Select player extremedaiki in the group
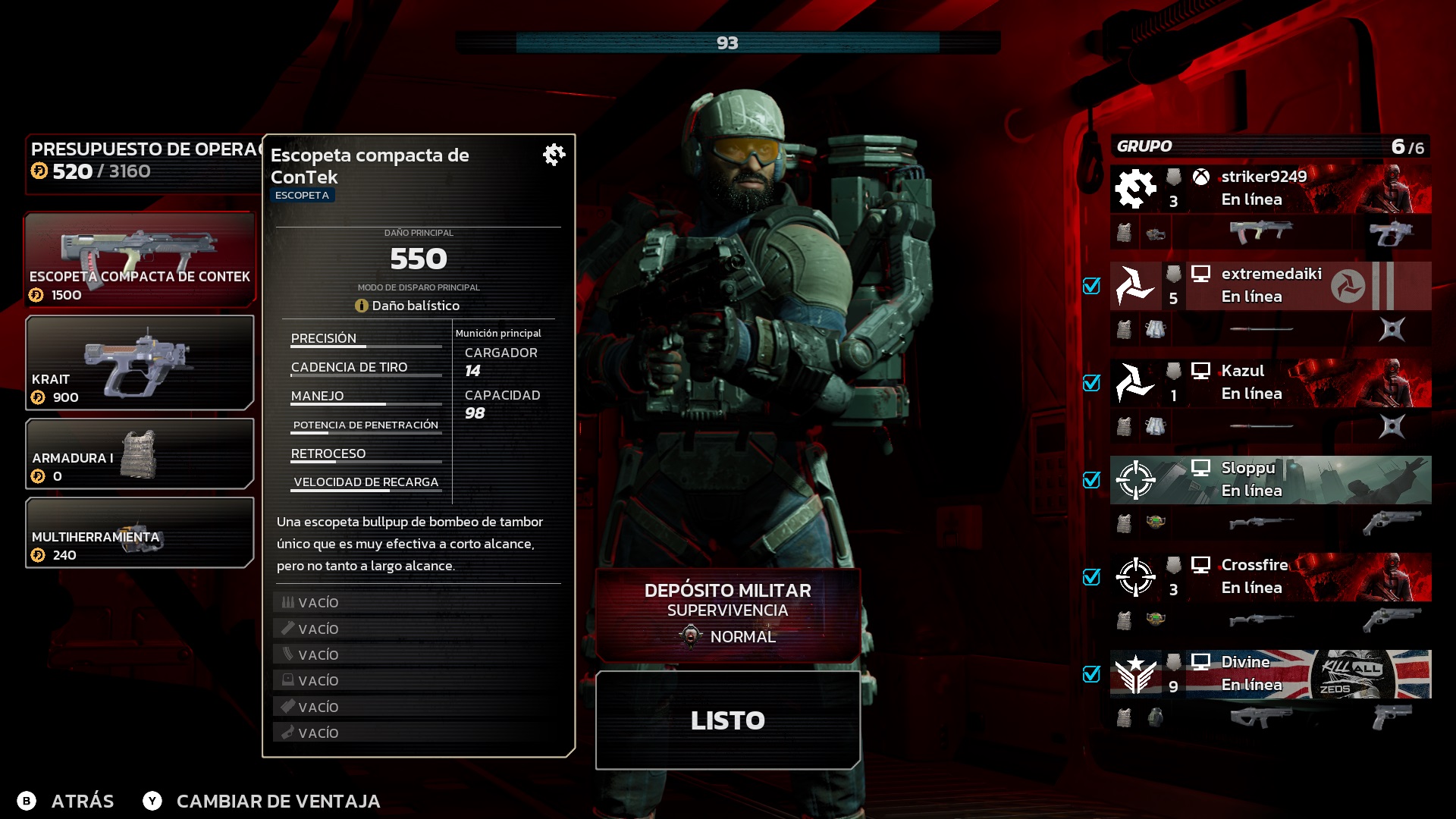 pos(1270,286)
